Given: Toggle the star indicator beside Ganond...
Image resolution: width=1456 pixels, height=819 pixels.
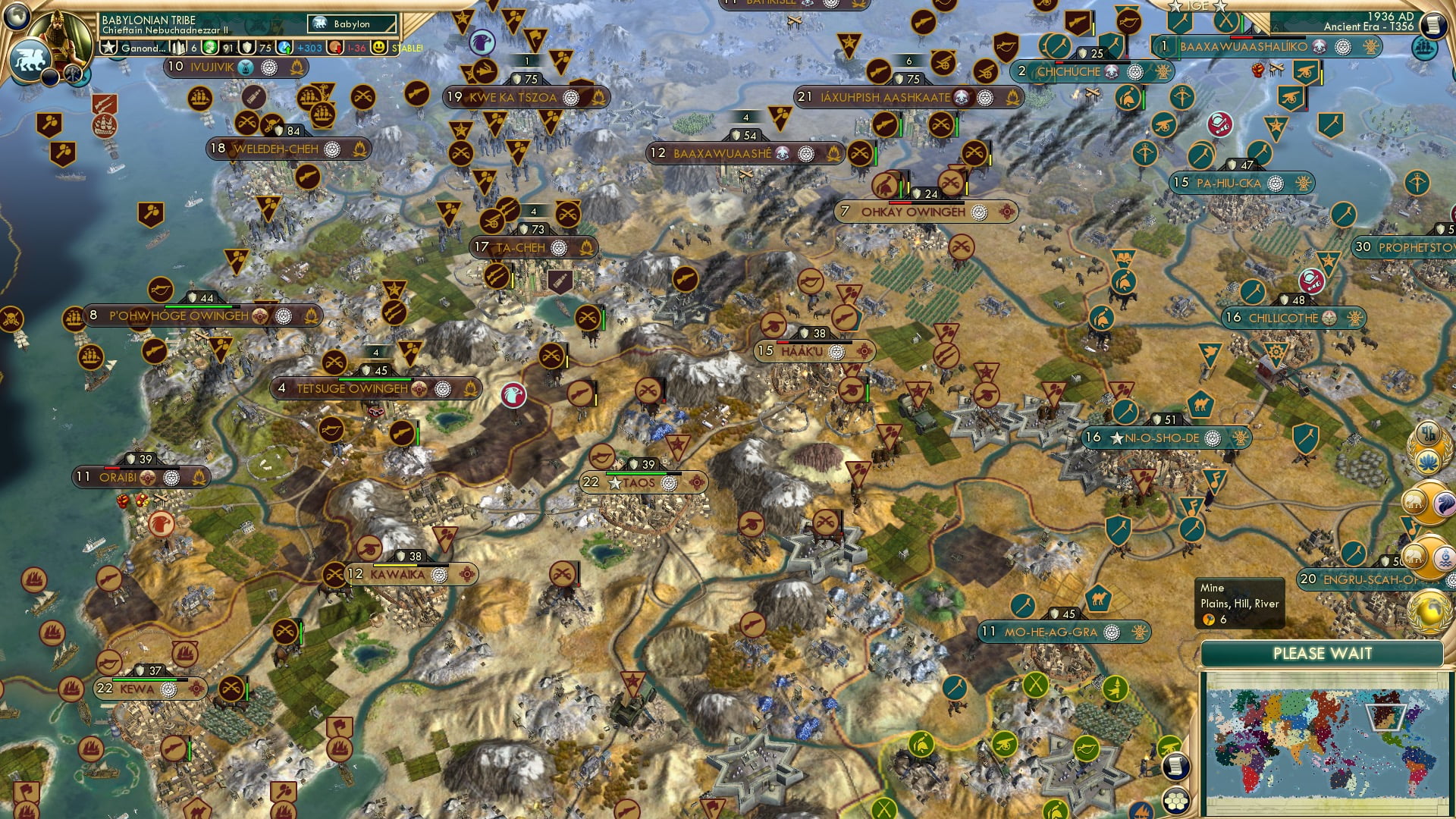Looking at the screenshot, I should point(108,49).
